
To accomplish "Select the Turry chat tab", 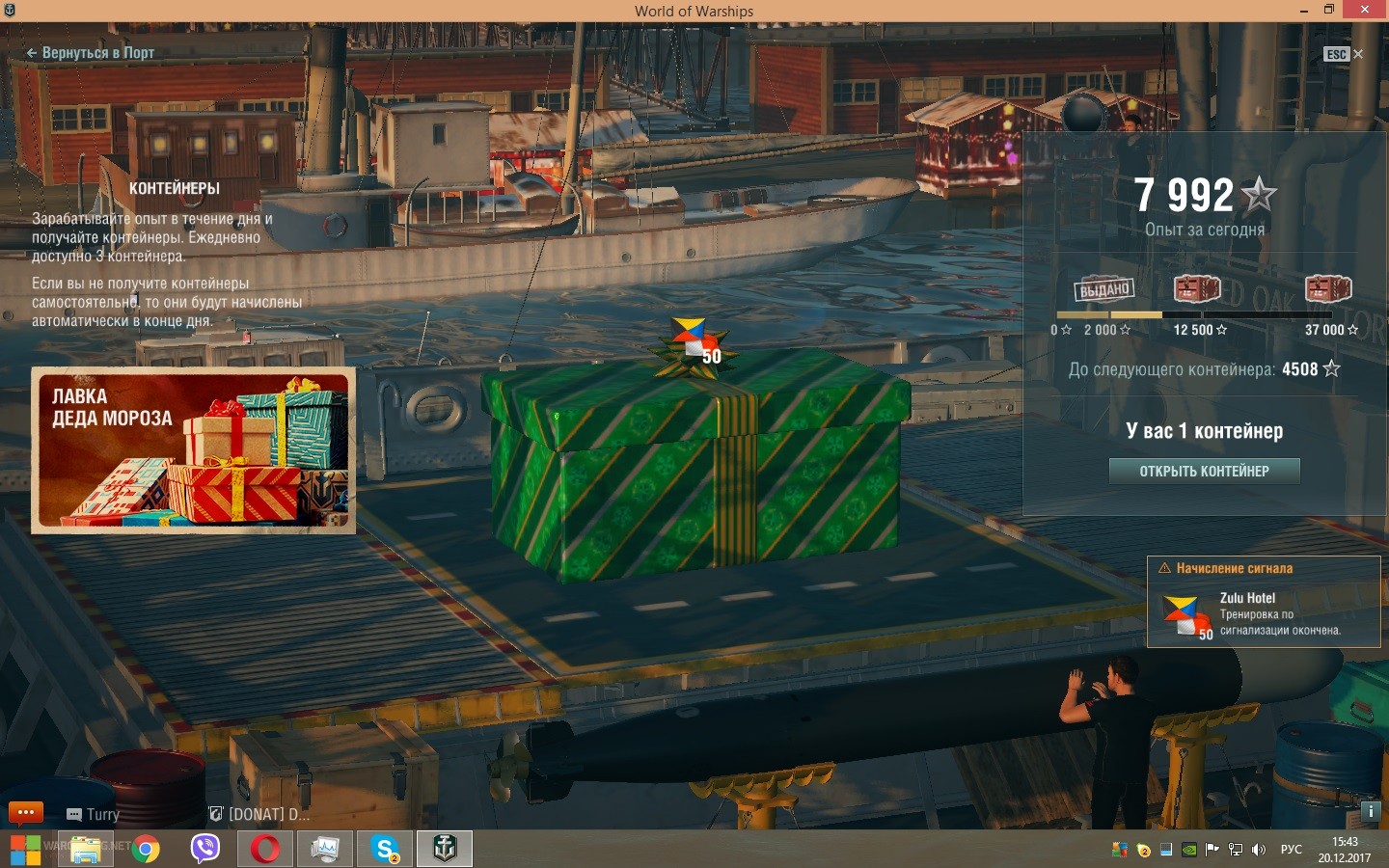I will pyautogui.click(x=95, y=814).
